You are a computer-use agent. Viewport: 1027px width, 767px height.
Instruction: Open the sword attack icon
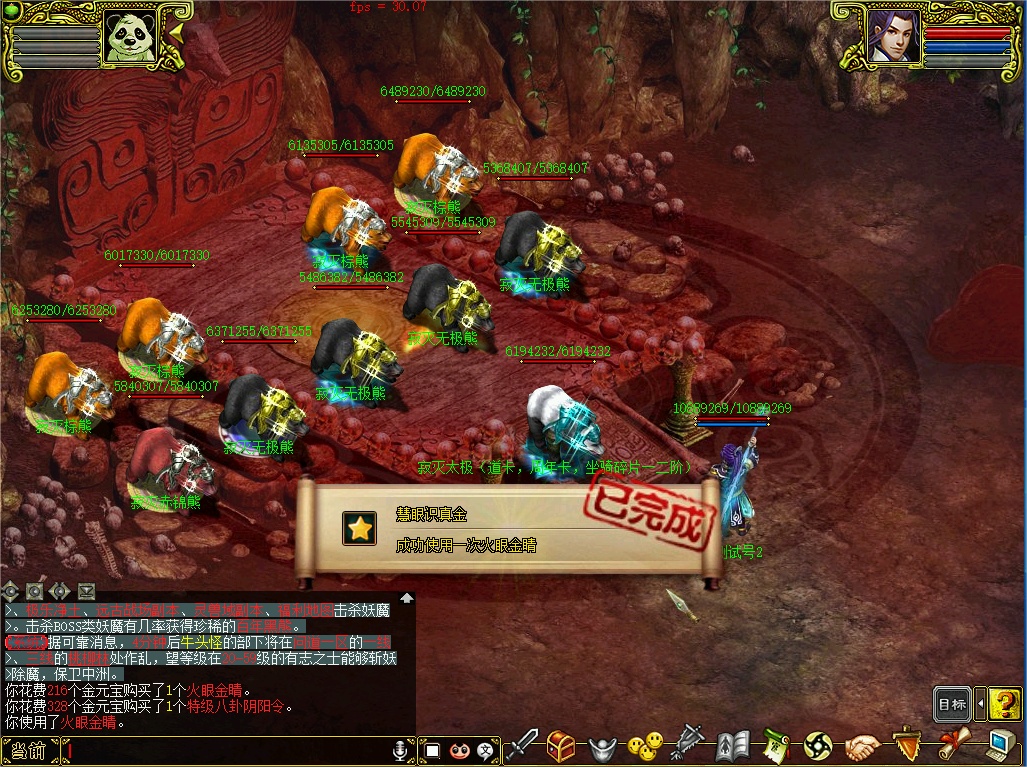pyautogui.click(x=522, y=746)
